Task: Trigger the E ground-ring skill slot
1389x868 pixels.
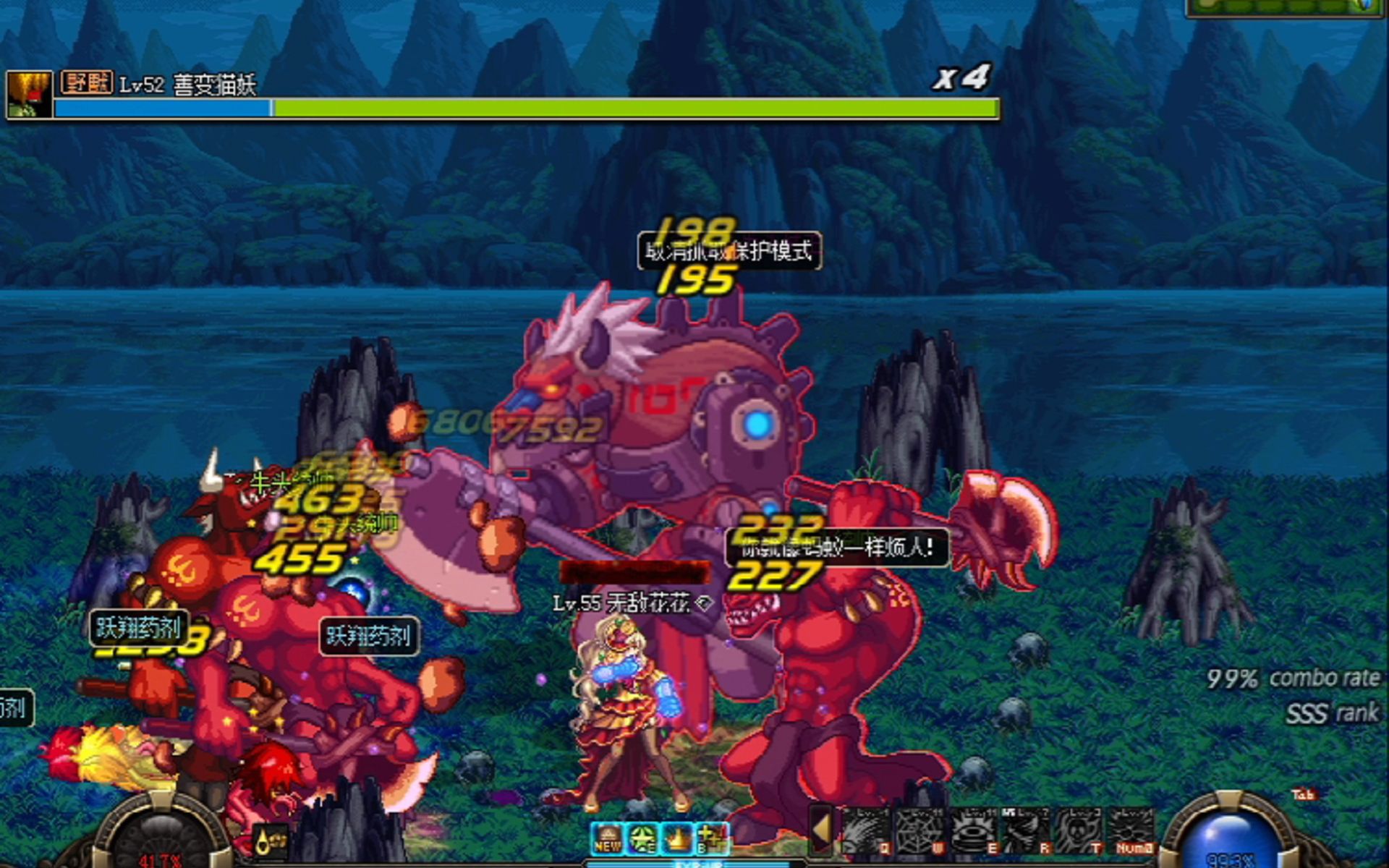Action: [x=973, y=830]
